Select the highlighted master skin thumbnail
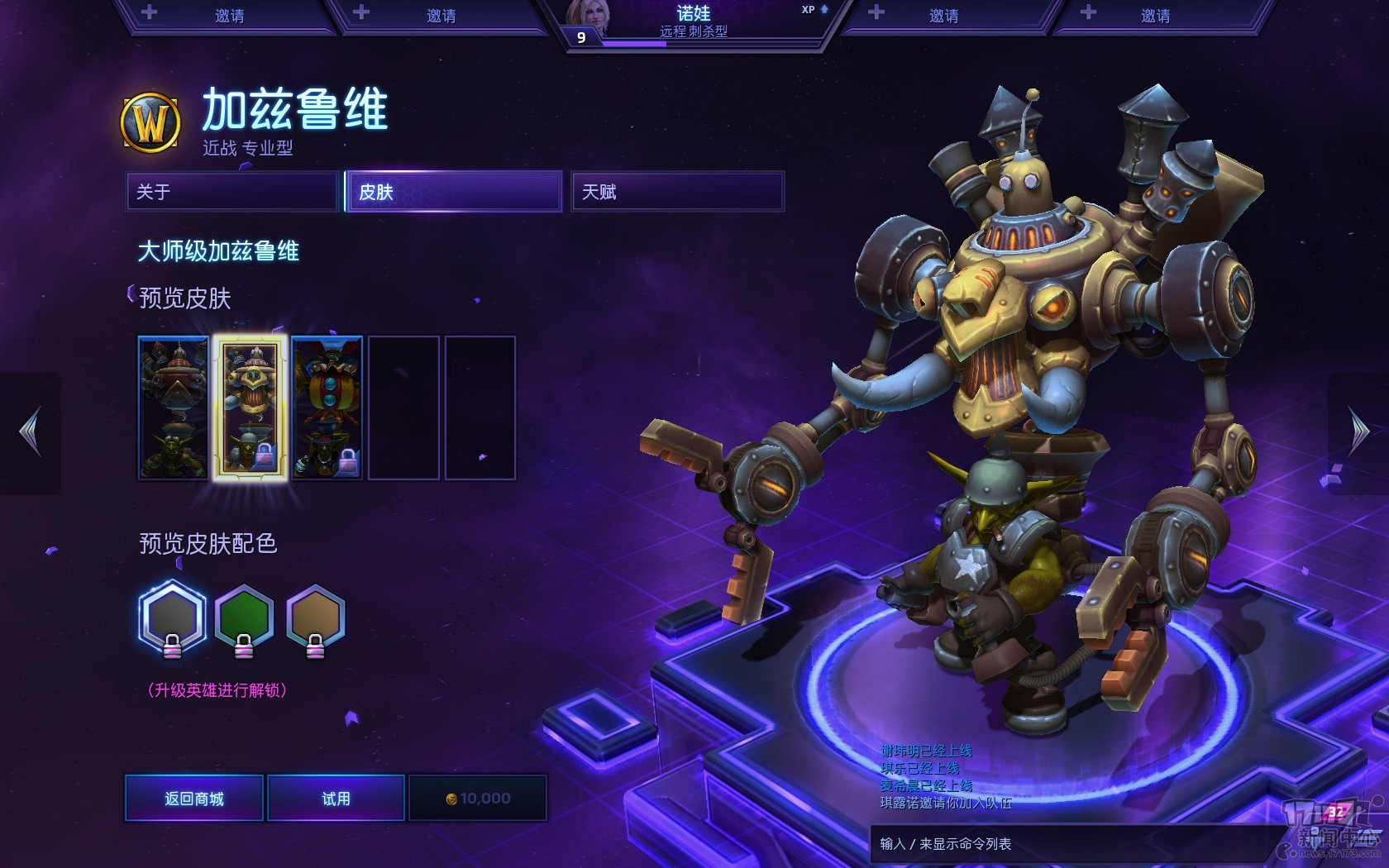1389x868 pixels. point(251,408)
